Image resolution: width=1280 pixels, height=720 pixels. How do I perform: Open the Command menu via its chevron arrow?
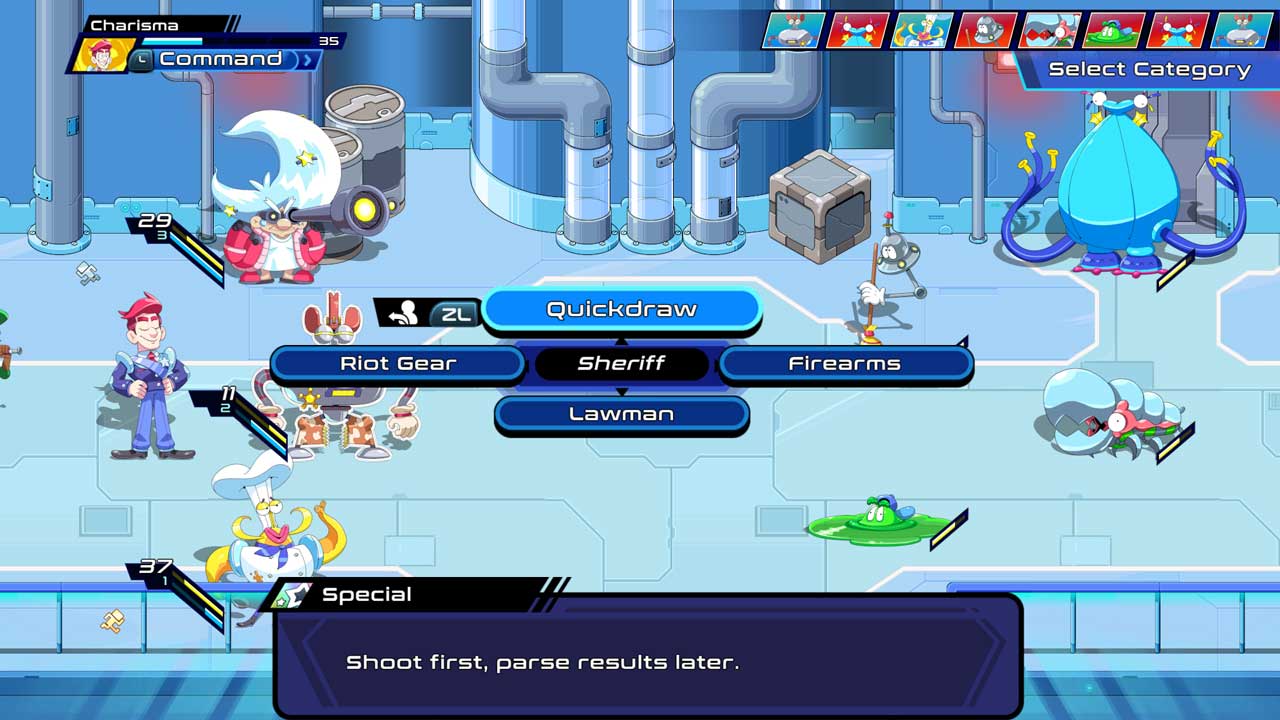click(305, 59)
